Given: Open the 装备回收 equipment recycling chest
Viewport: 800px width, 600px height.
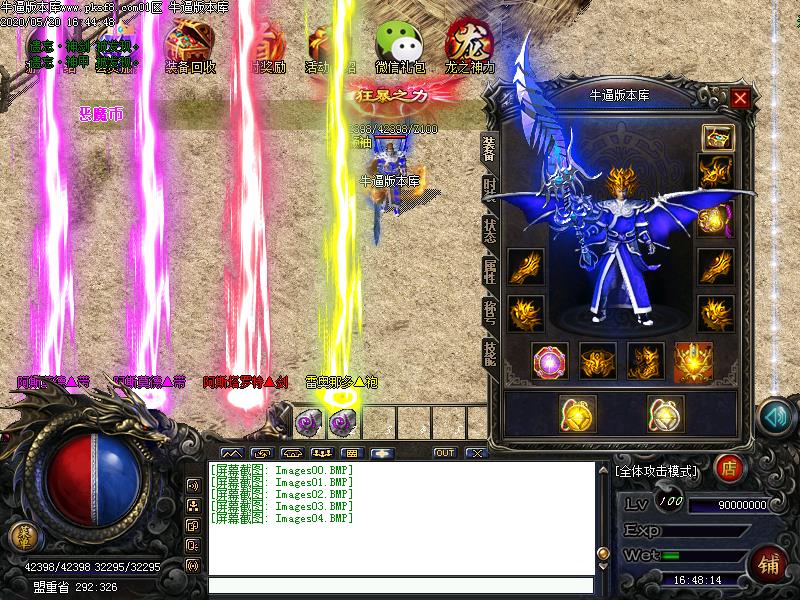Looking at the screenshot, I should click(x=189, y=46).
